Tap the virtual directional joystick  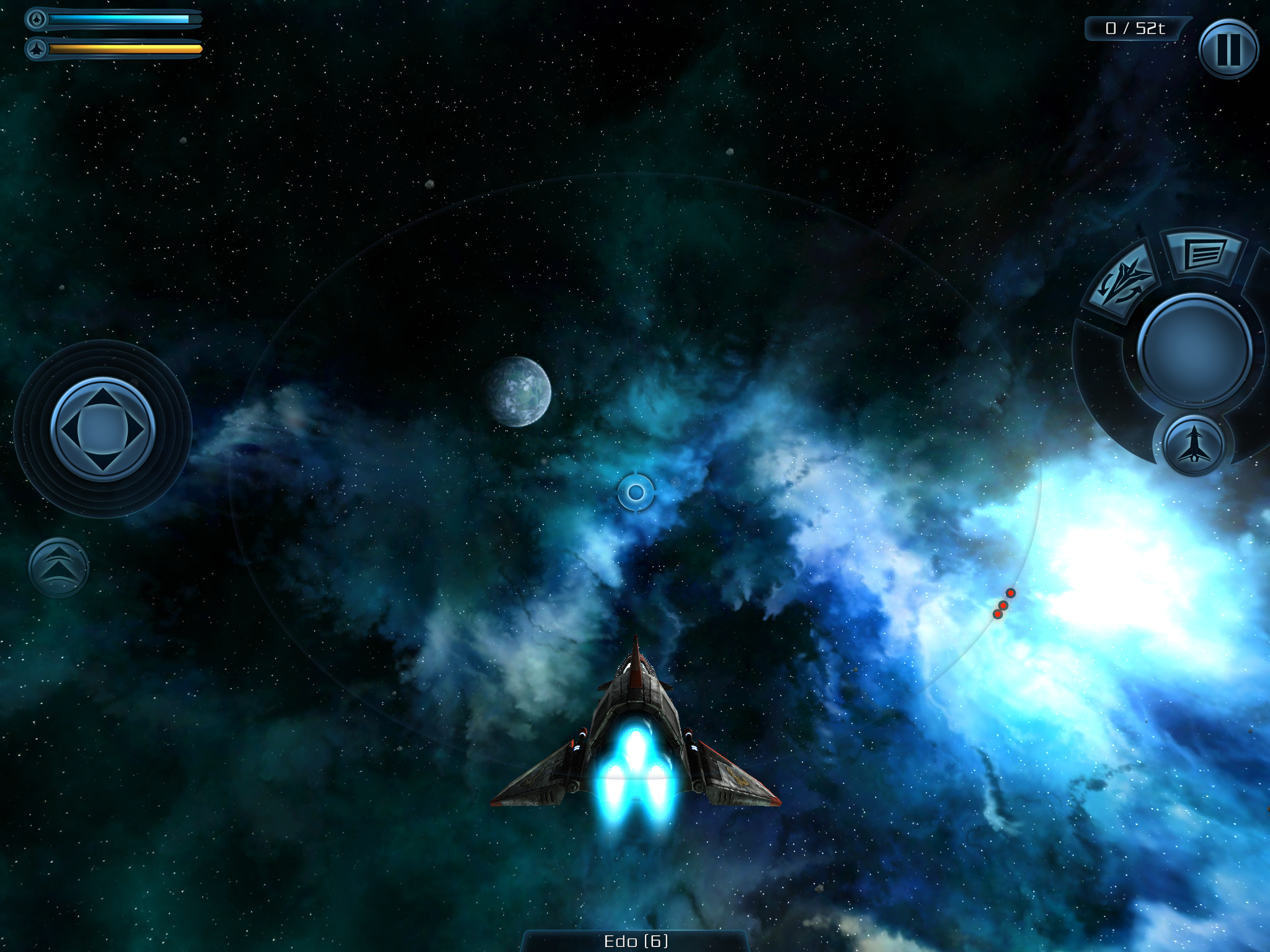102,429
